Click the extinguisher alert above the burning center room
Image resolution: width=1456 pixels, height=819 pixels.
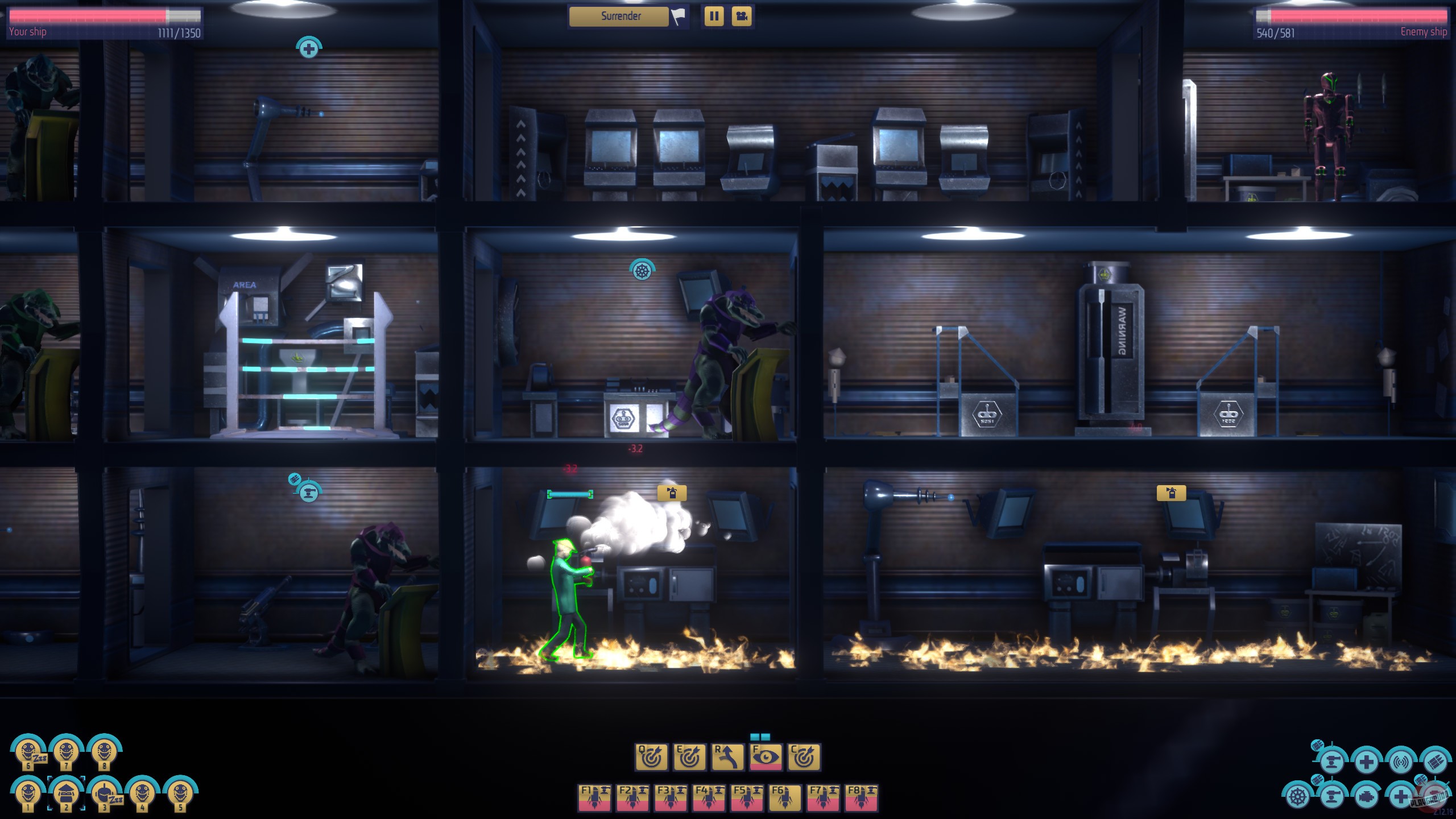672,494
